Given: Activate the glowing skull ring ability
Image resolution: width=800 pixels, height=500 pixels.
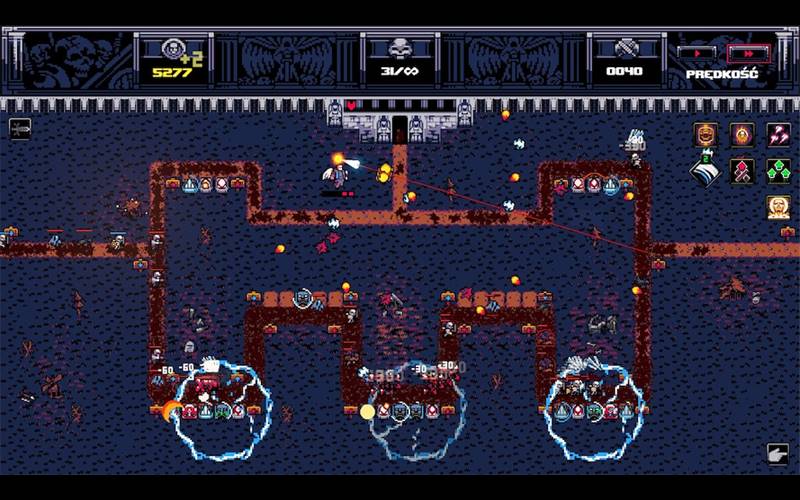Looking at the screenshot, I should pyautogui.click(x=742, y=135).
